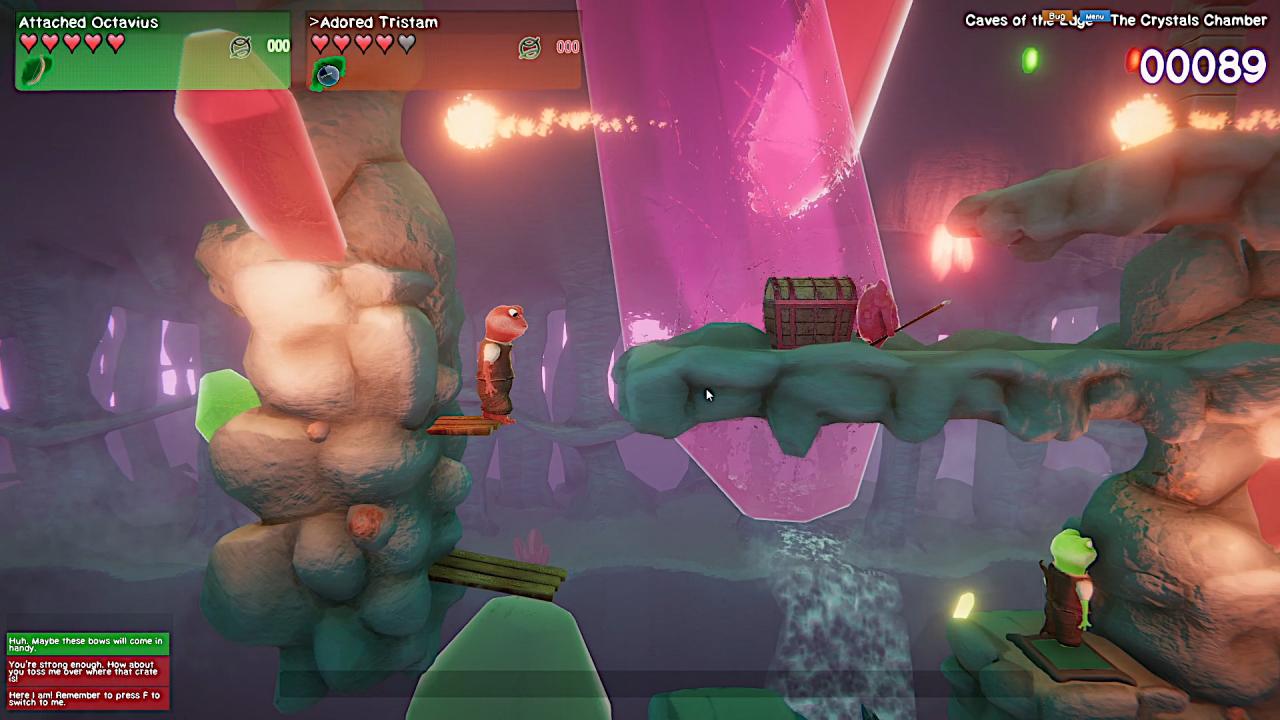Click the orange Bug report button
Viewport: 1280px width, 720px height.
[1056, 17]
